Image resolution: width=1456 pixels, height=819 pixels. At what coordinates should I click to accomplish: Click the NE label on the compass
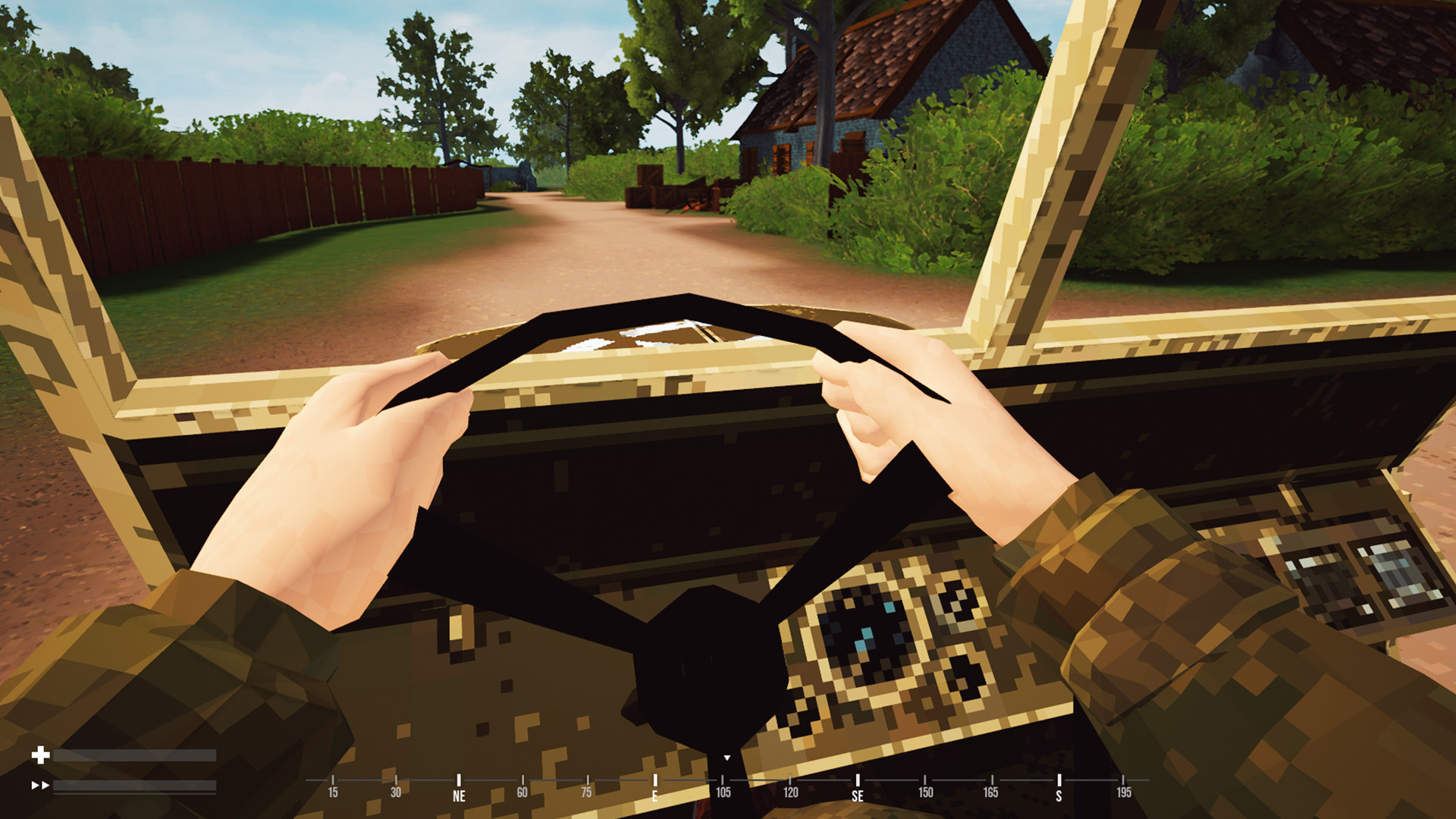[458, 793]
